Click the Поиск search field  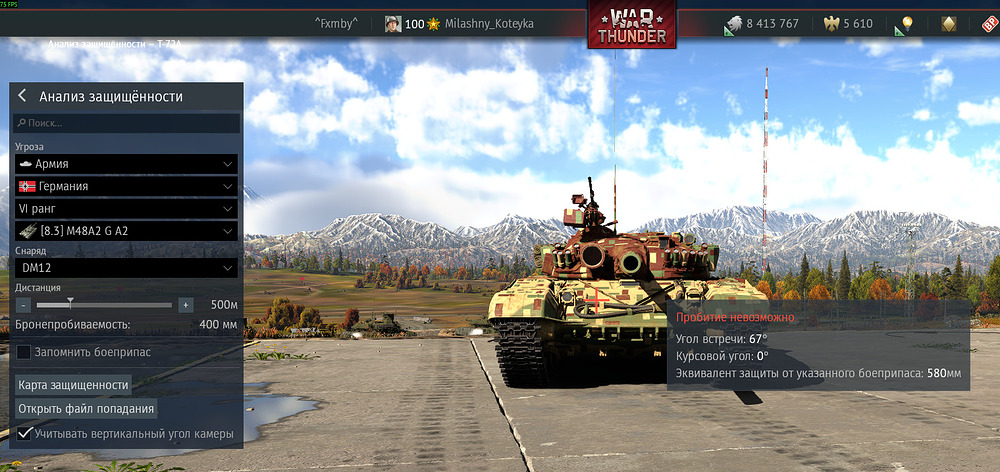[126, 123]
